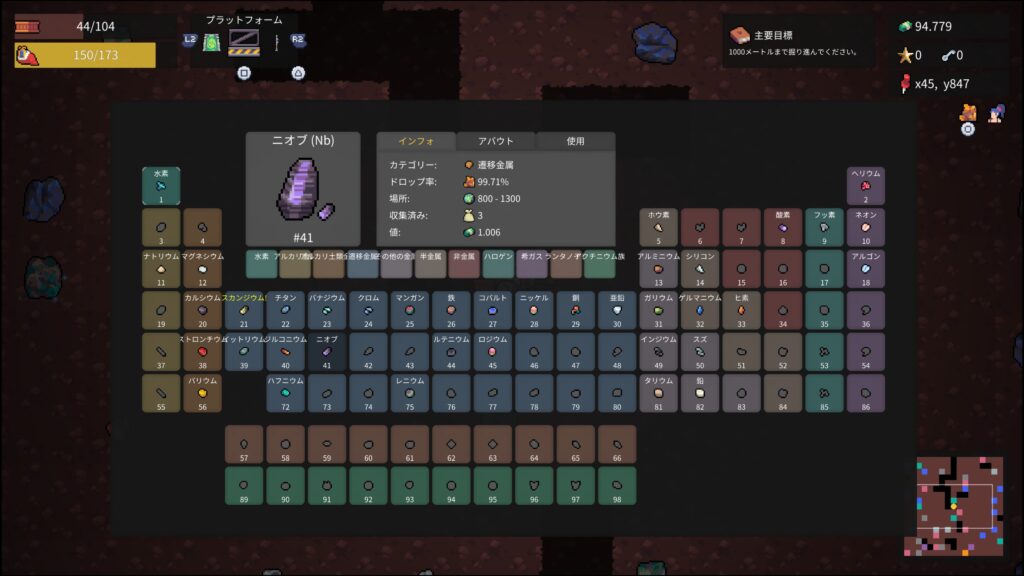The image size is (1024, 576).
Task: Choose the バリウム element tile
Action: click(x=203, y=393)
